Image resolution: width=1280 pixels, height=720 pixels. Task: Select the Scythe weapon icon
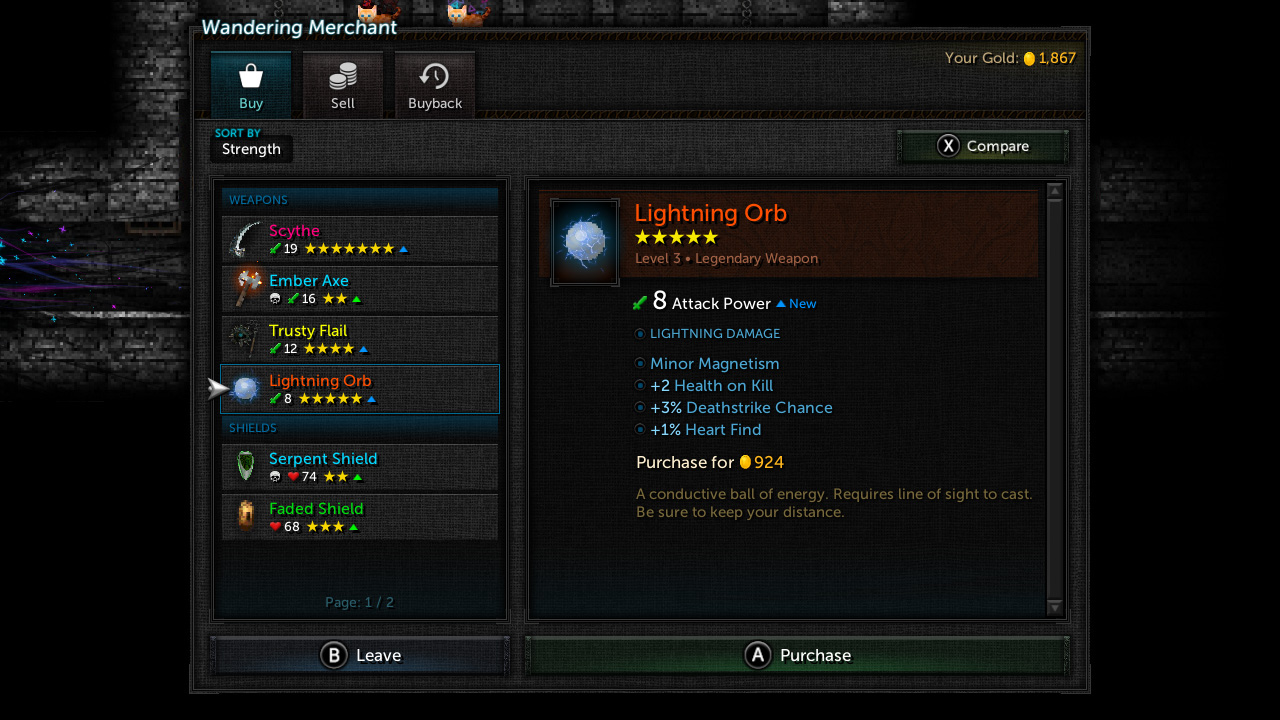[243, 239]
